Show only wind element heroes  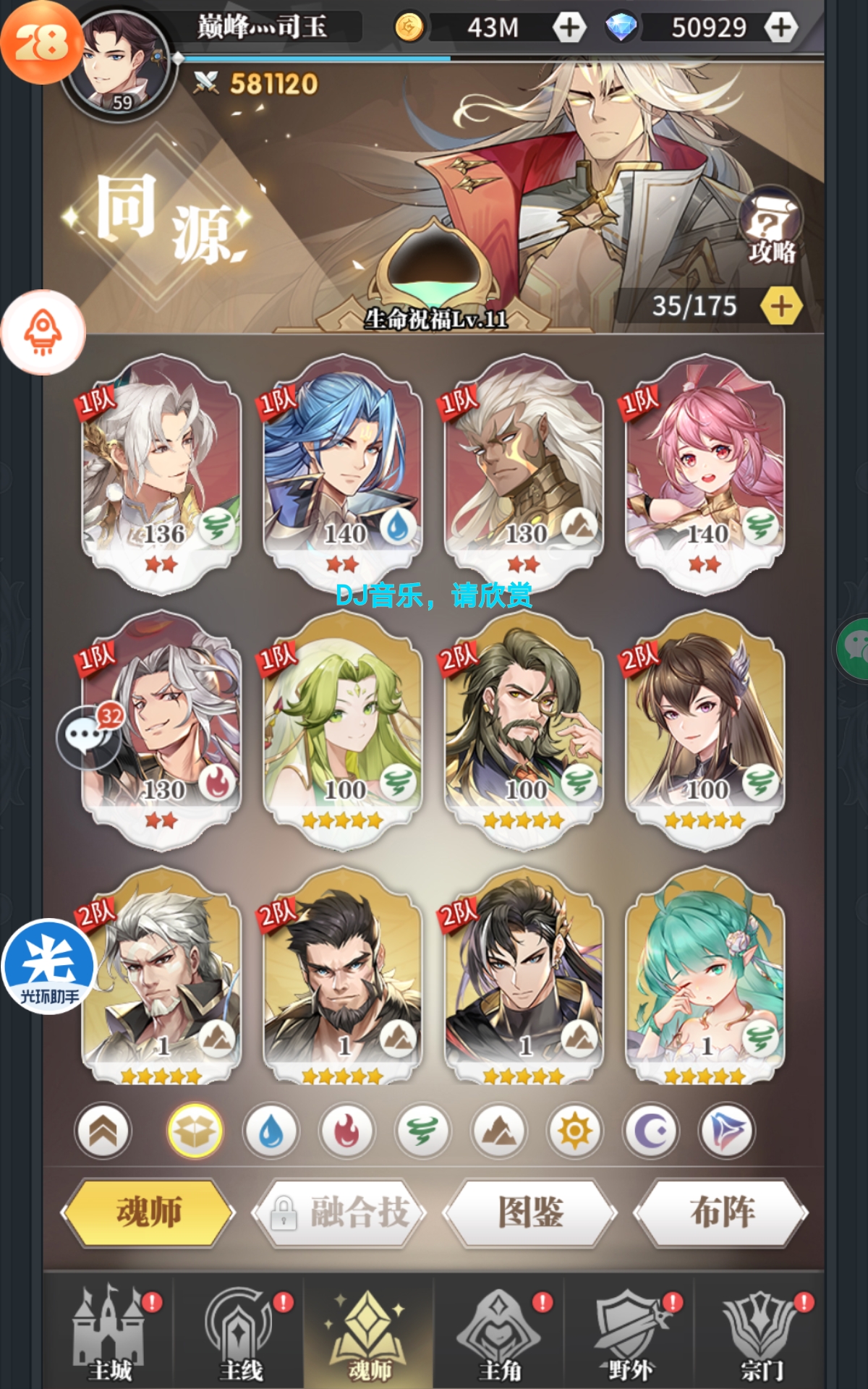(422, 1131)
